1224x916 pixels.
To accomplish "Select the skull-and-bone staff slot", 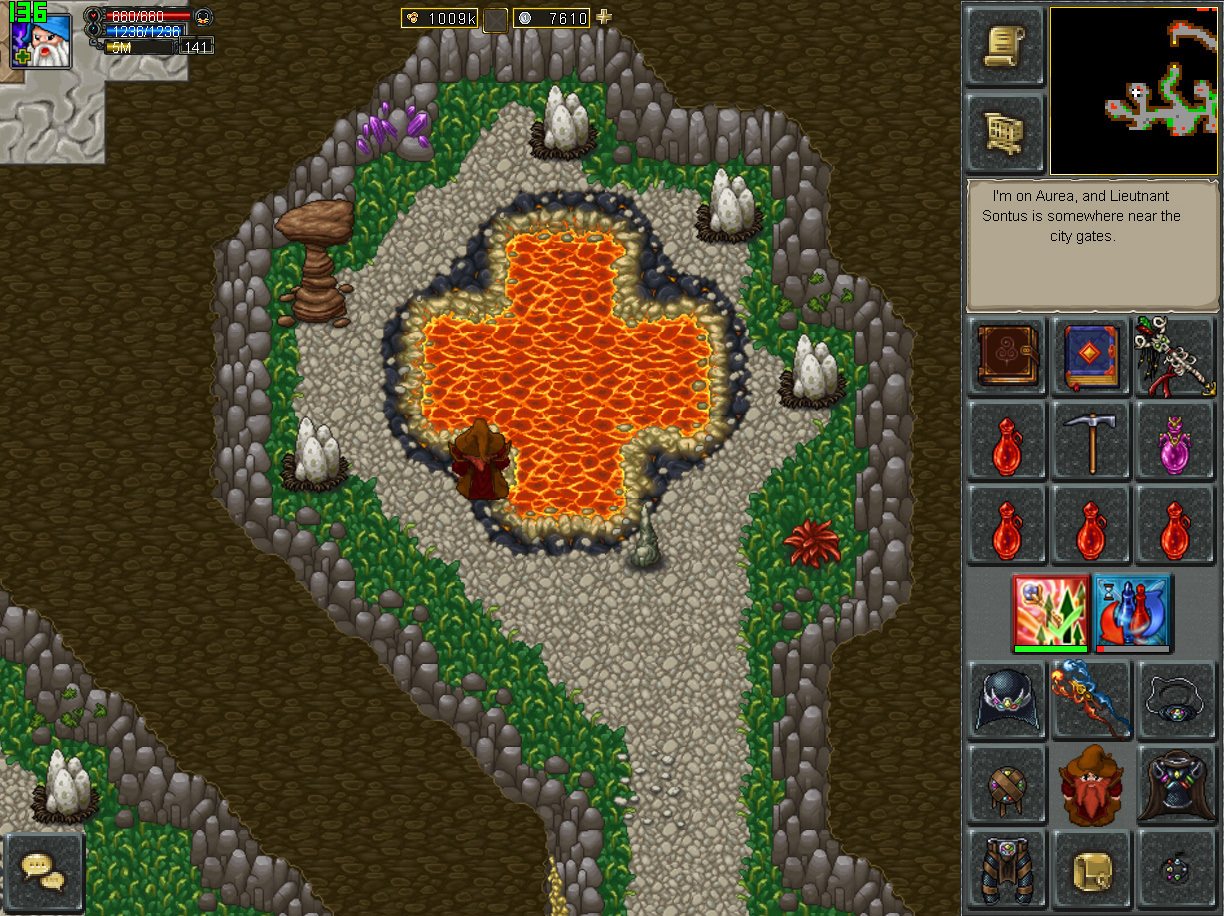I will click(1174, 357).
